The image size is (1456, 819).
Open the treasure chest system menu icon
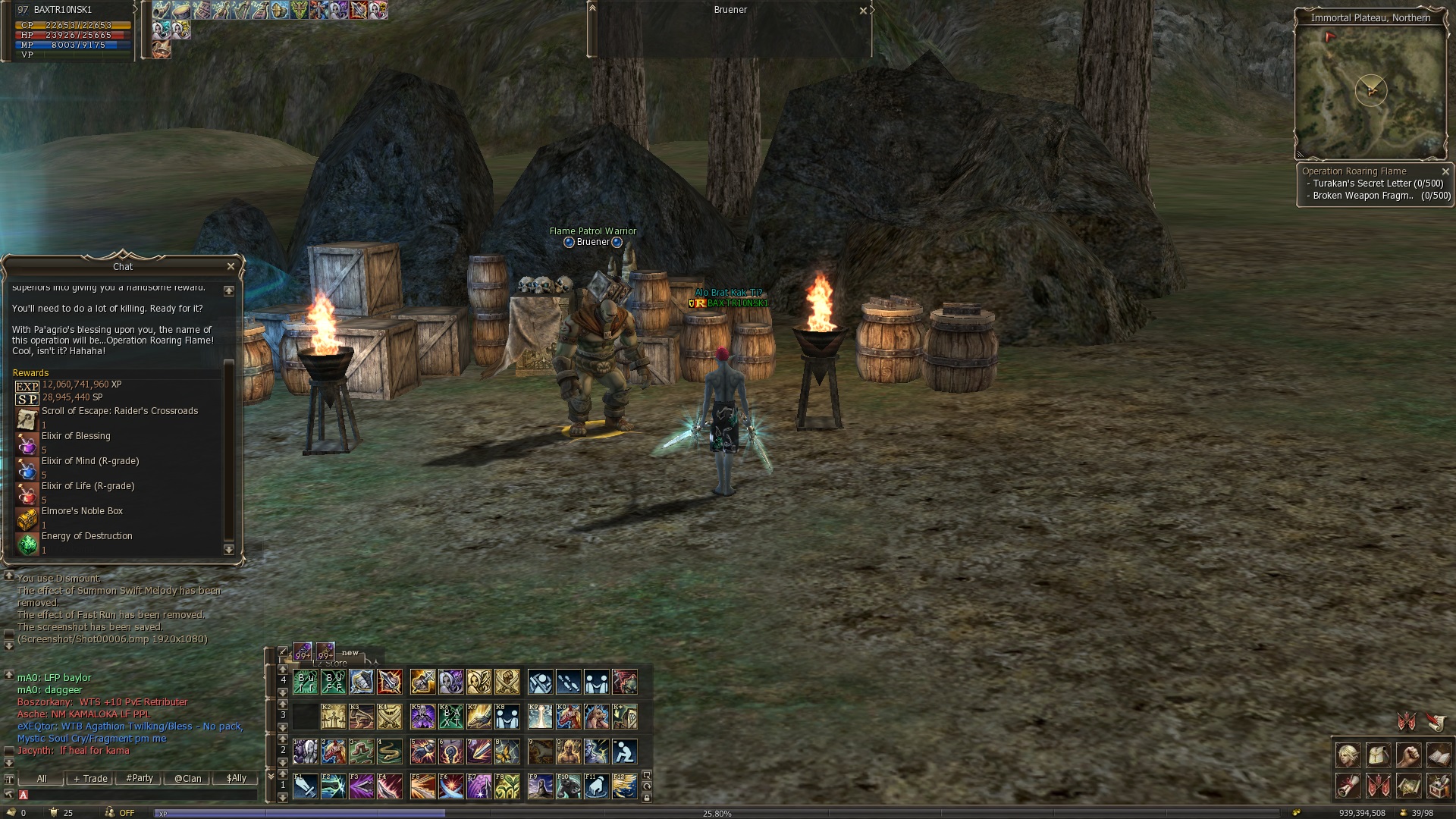1439,786
